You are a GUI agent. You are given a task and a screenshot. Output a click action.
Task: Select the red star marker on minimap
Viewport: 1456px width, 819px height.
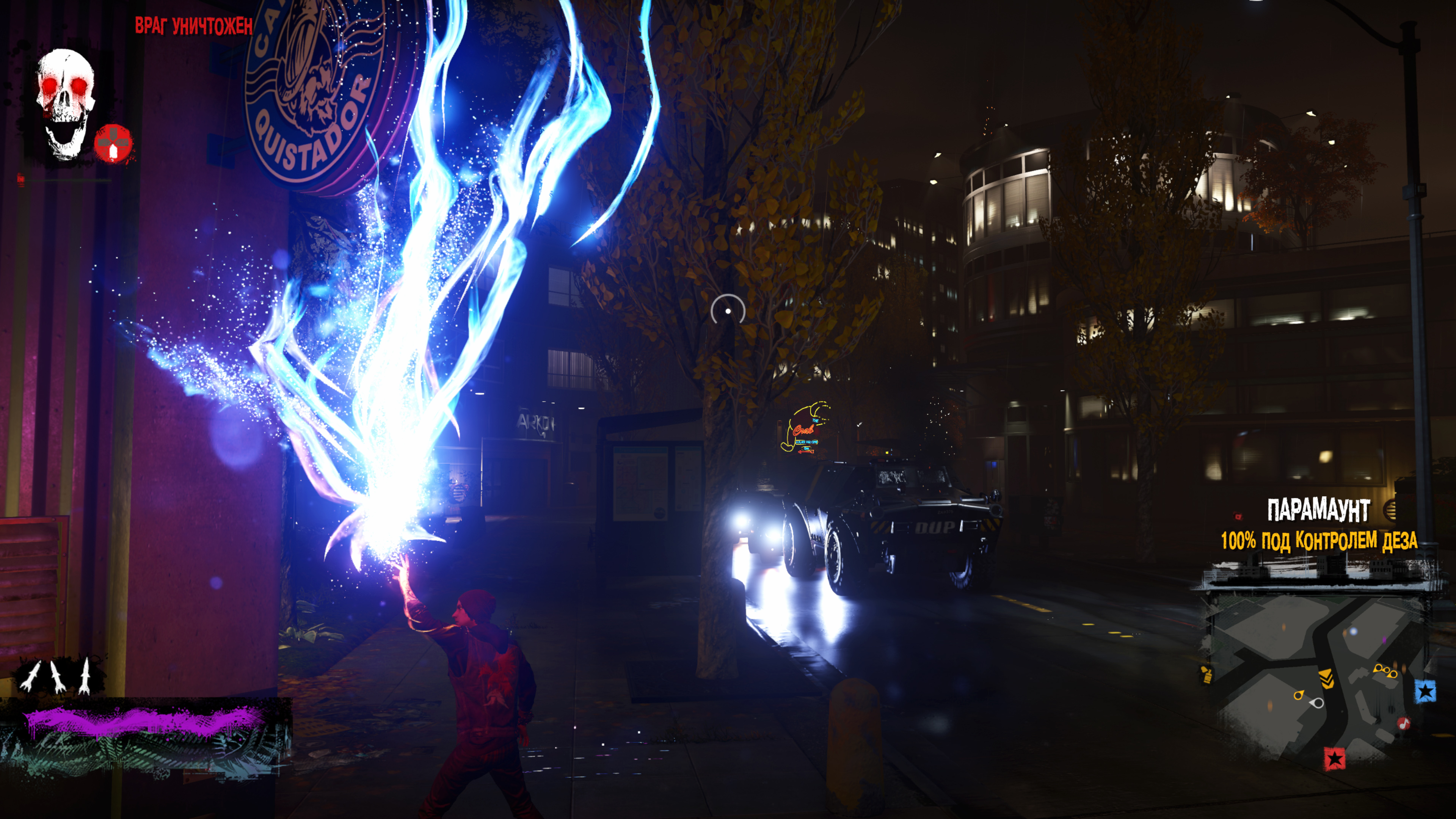tap(1335, 758)
